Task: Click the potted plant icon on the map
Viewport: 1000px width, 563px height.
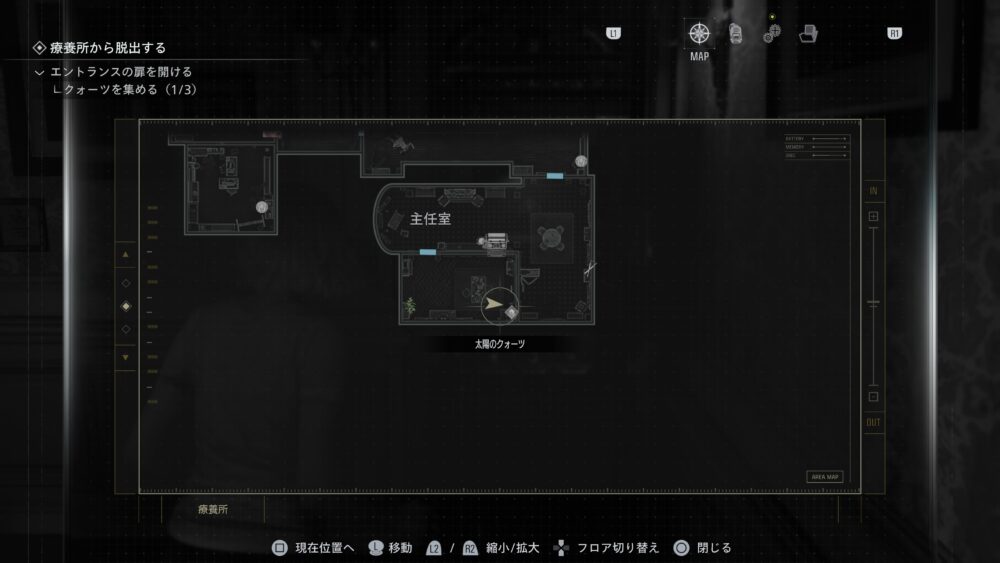Action: coord(408,305)
